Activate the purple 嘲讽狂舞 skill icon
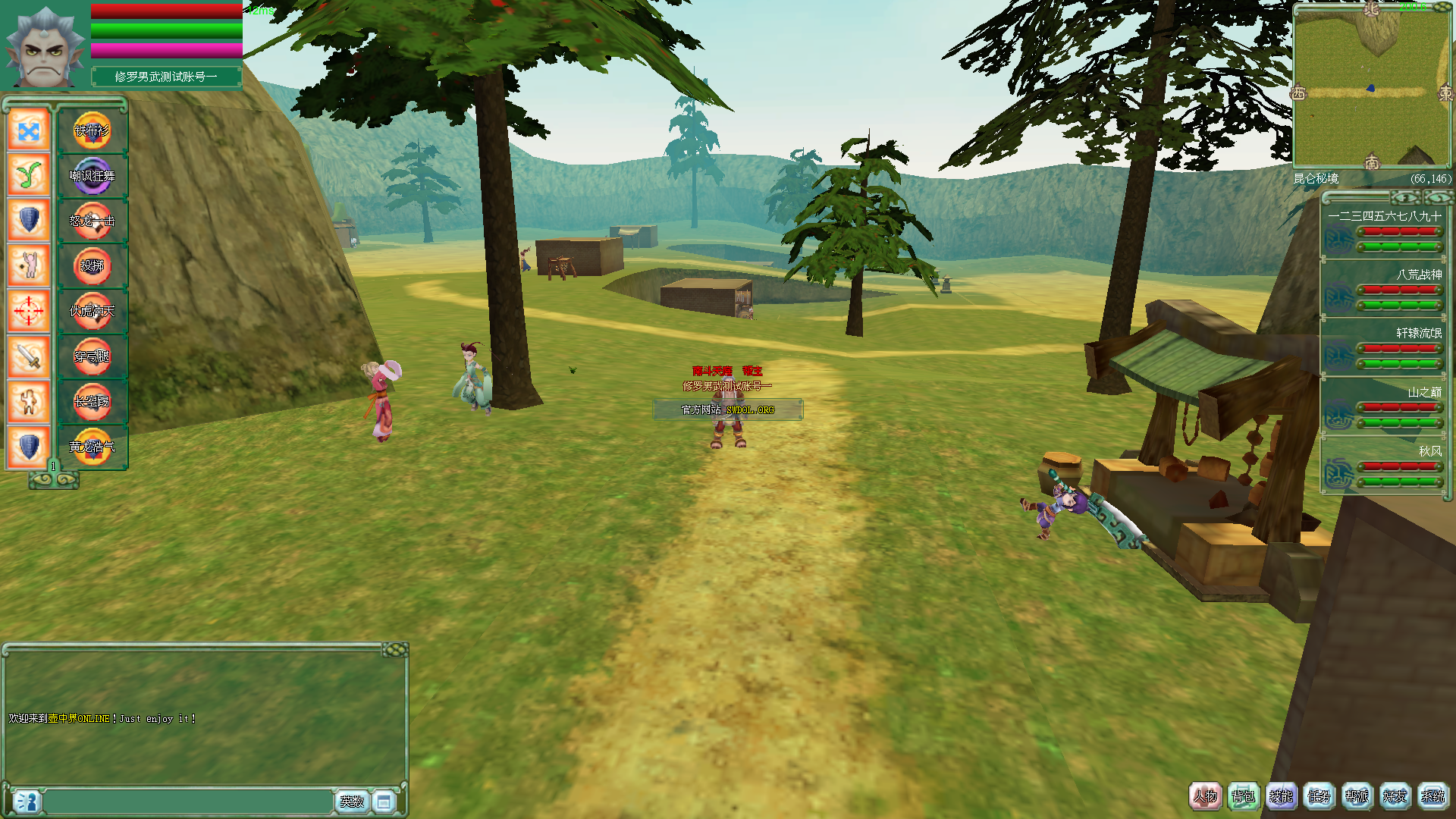This screenshot has height=819, width=1456. pyautogui.click(x=93, y=176)
